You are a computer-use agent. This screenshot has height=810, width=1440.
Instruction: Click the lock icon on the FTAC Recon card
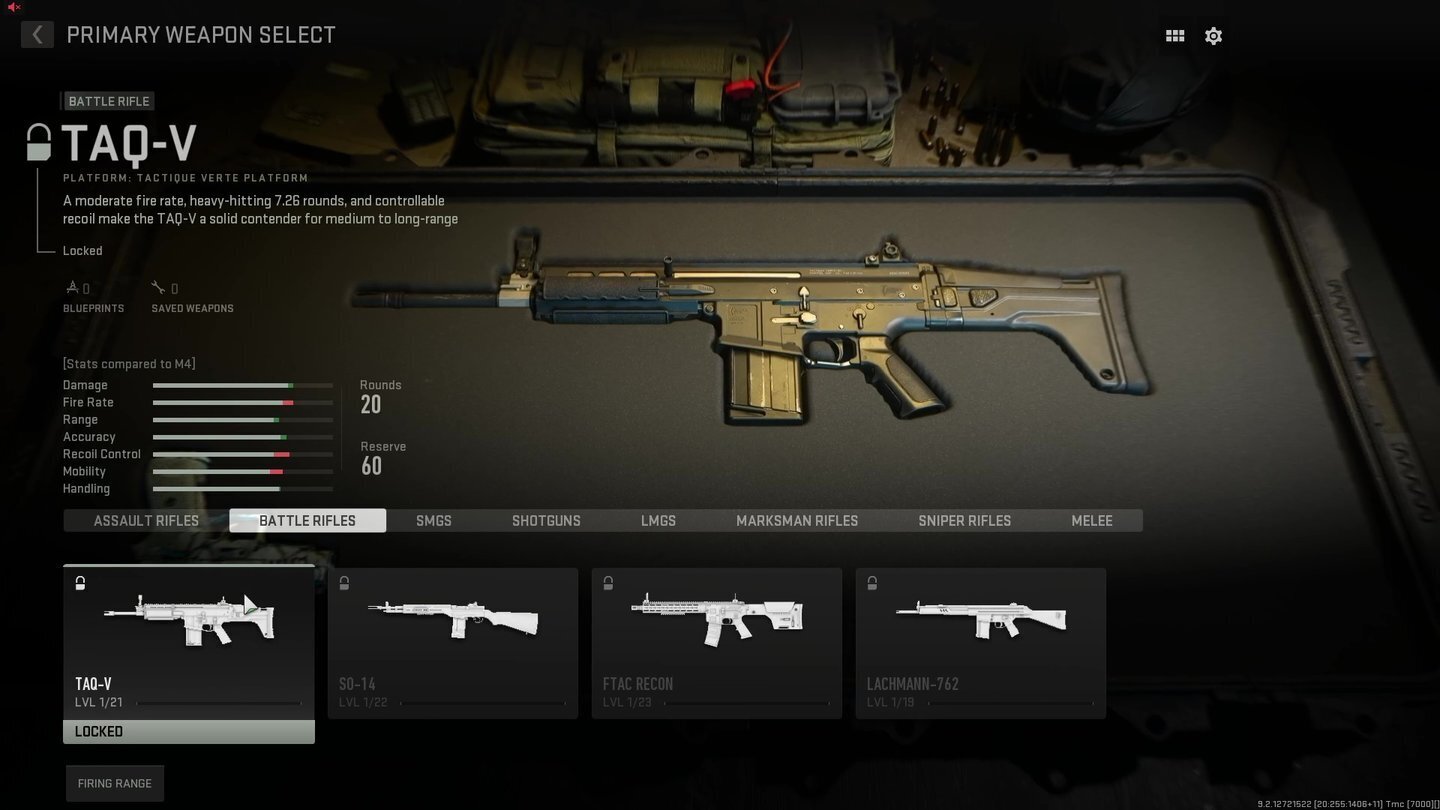click(x=608, y=583)
